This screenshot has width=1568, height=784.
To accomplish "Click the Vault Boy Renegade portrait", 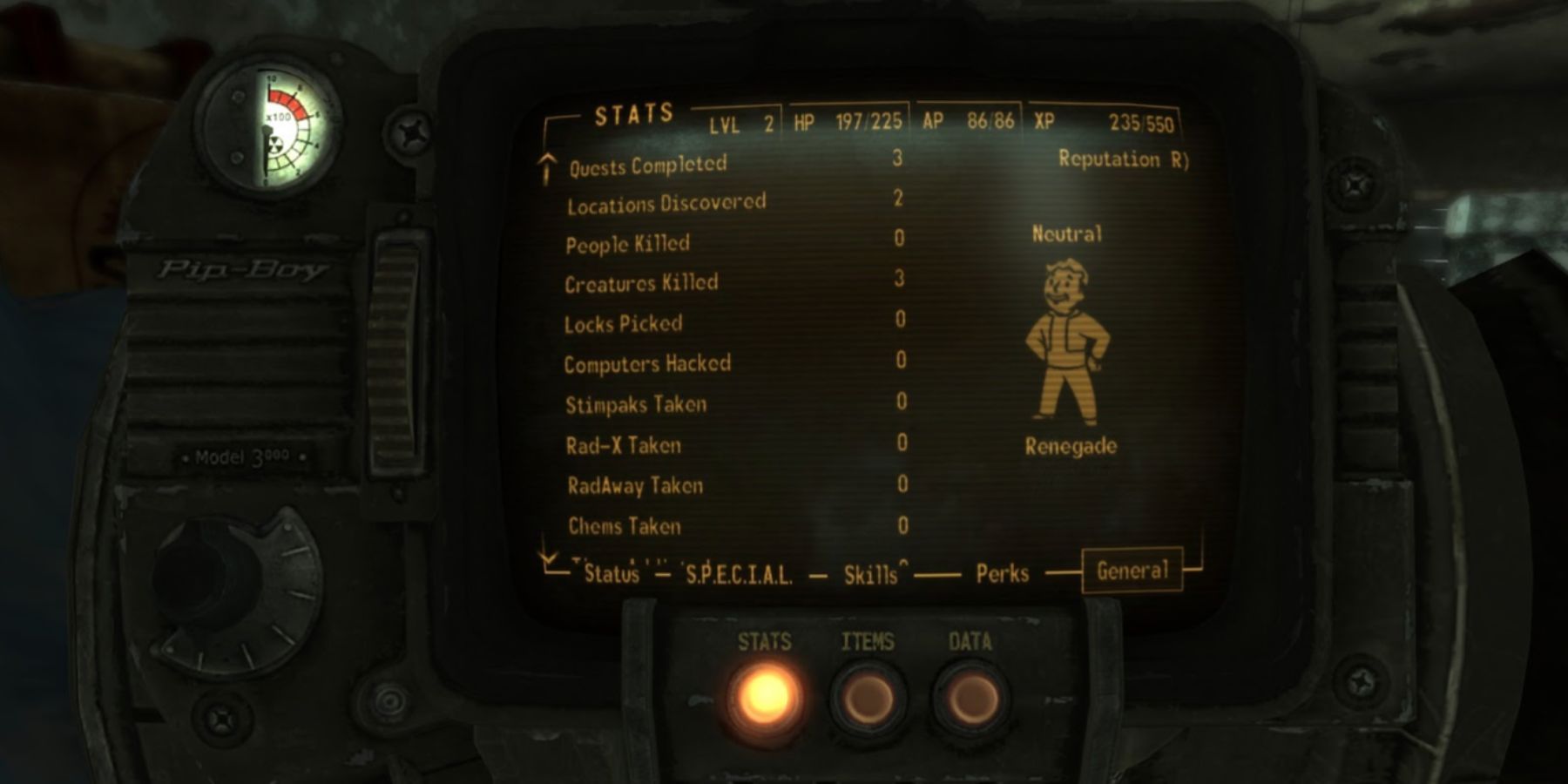I will 1069,340.
